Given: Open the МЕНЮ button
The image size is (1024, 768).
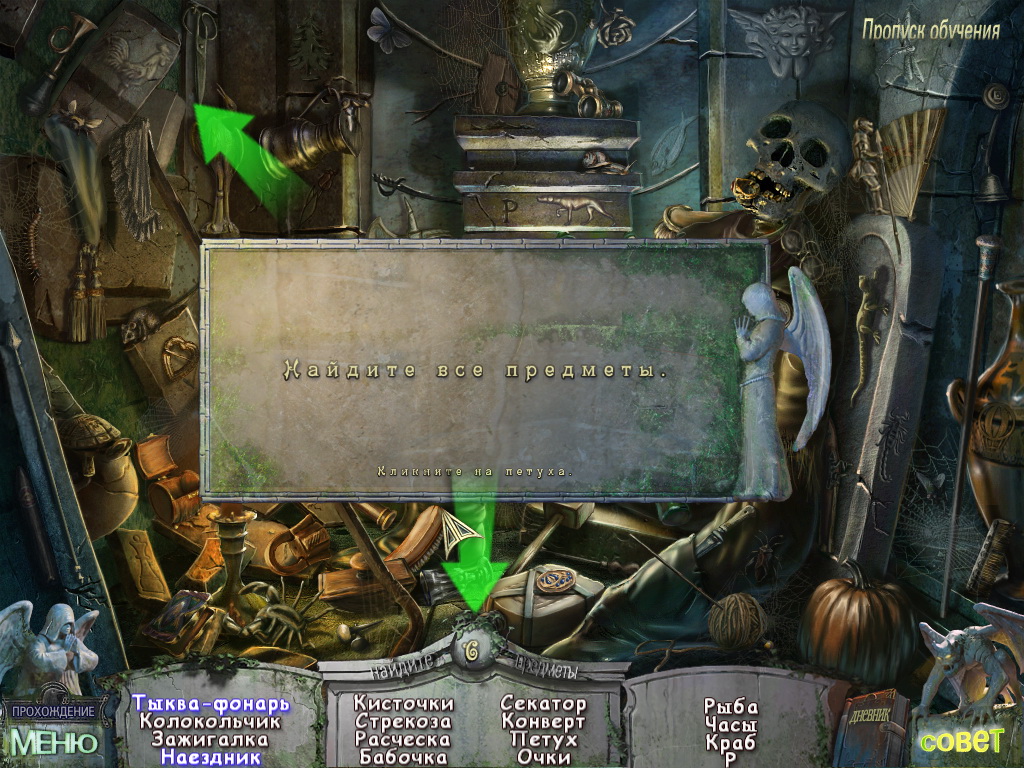Looking at the screenshot, I should [54, 741].
